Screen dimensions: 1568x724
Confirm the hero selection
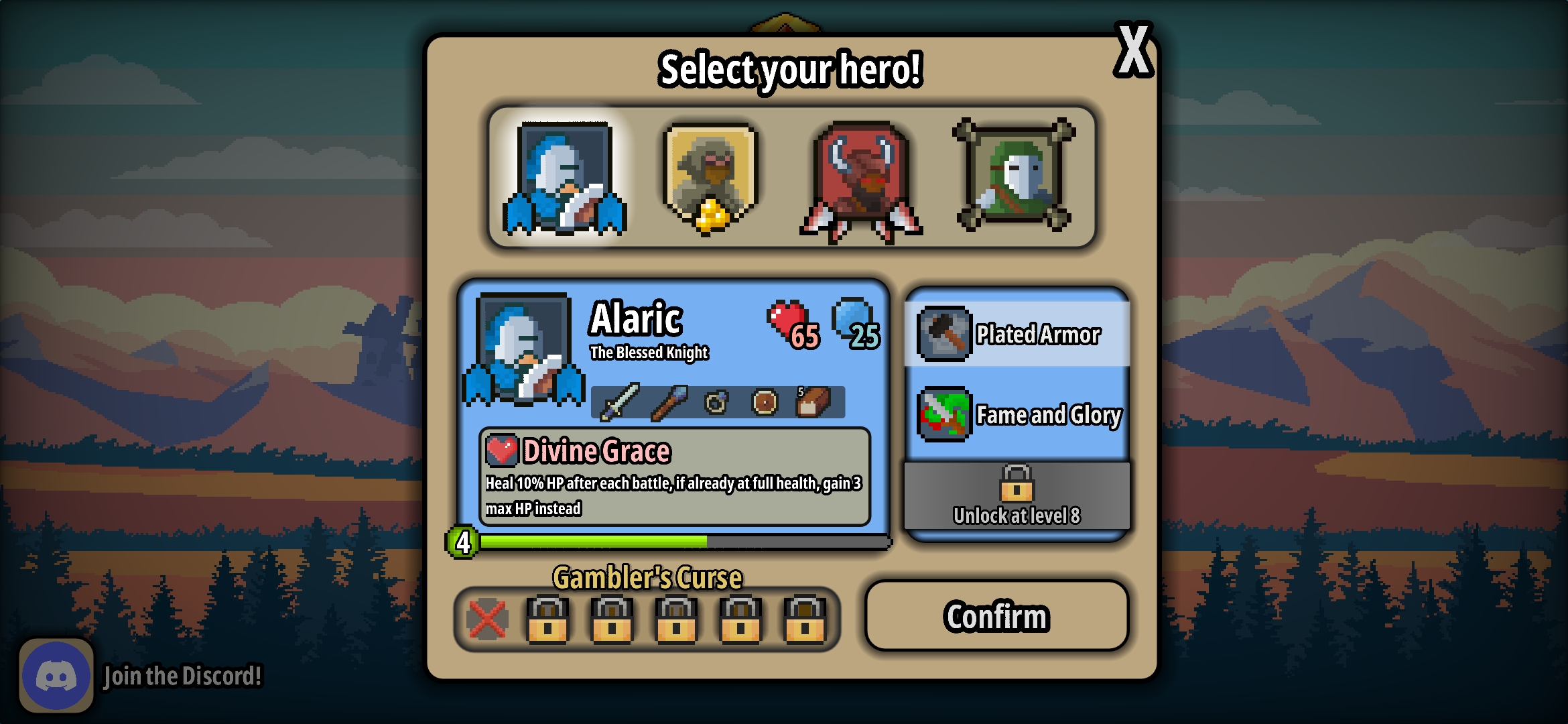tap(996, 616)
